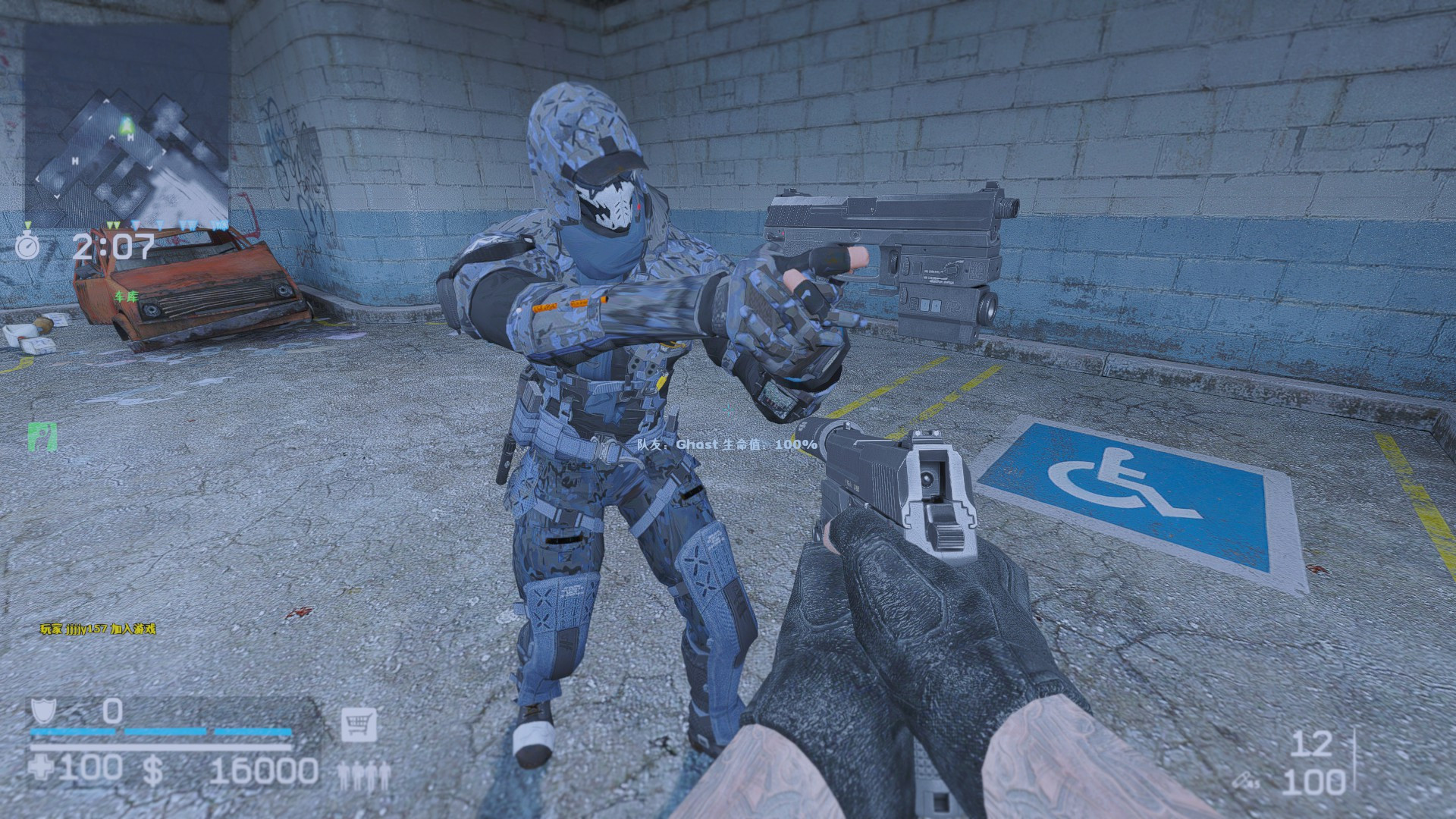
Task: Click the ammo counter showing 12/100
Action: tap(1314, 764)
